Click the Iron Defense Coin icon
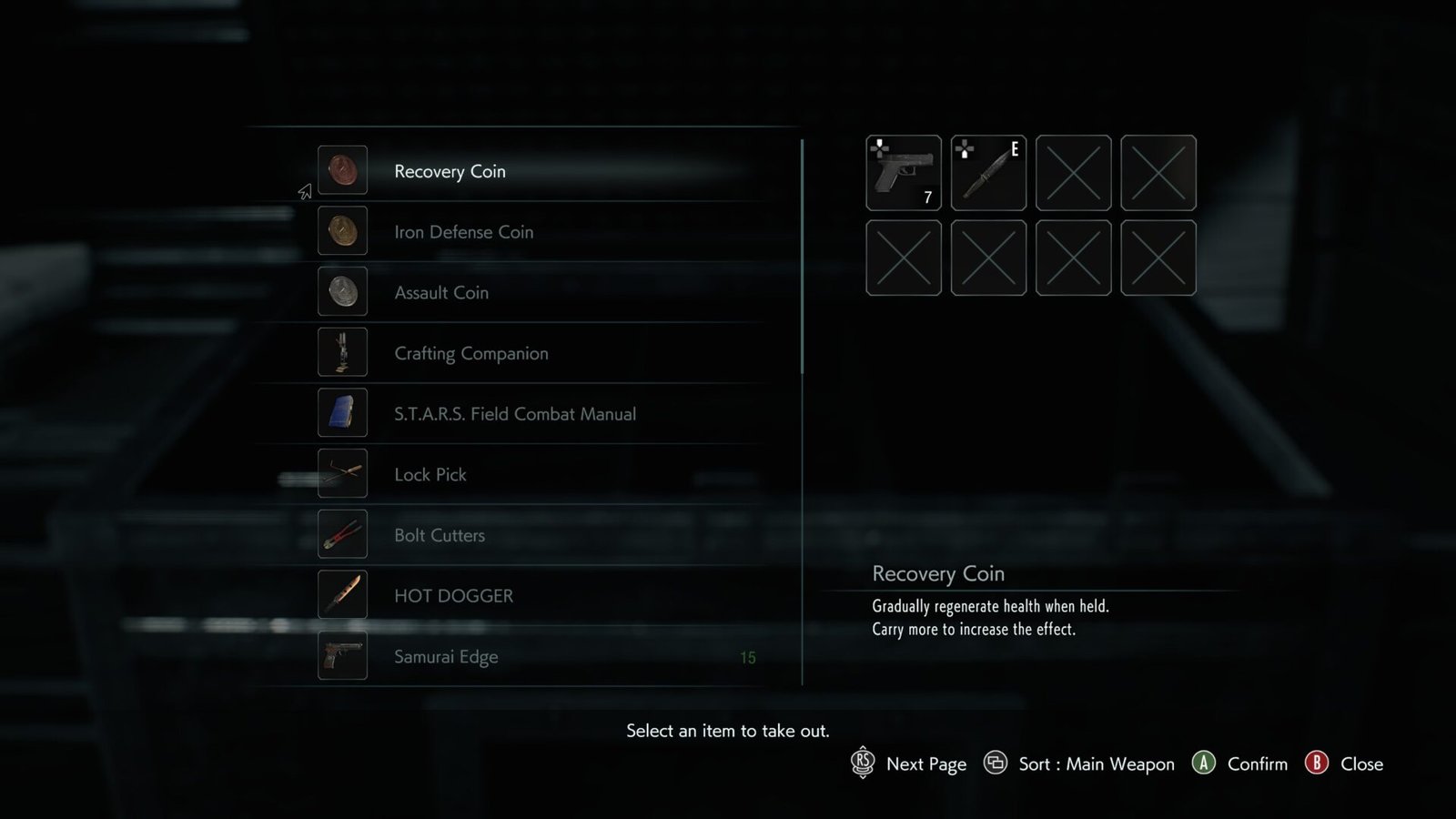Screen dimensions: 1456x819 [343, 231]
